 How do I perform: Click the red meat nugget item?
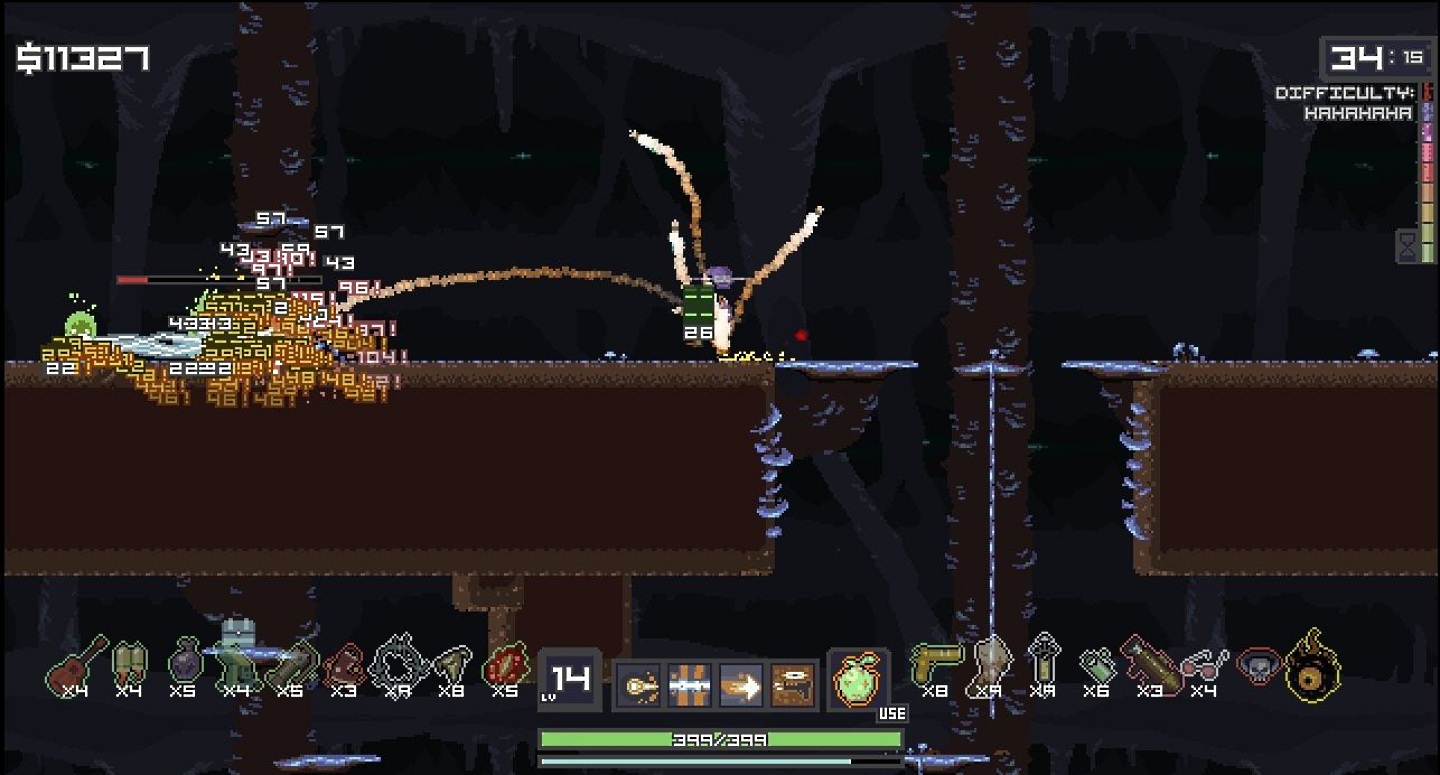coord(505,665)
